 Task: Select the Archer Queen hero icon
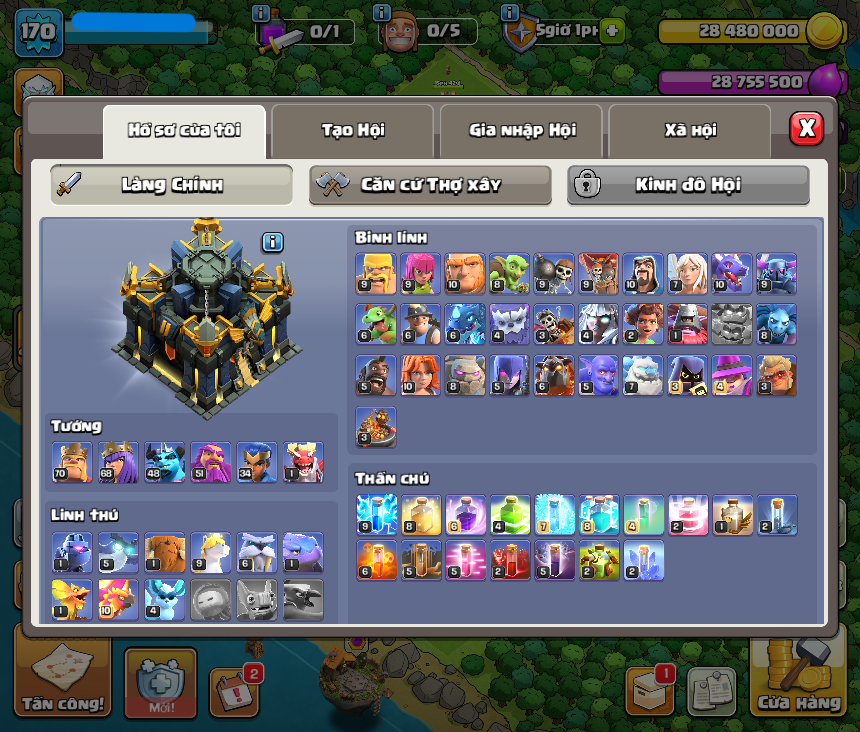tap(118, 462)
